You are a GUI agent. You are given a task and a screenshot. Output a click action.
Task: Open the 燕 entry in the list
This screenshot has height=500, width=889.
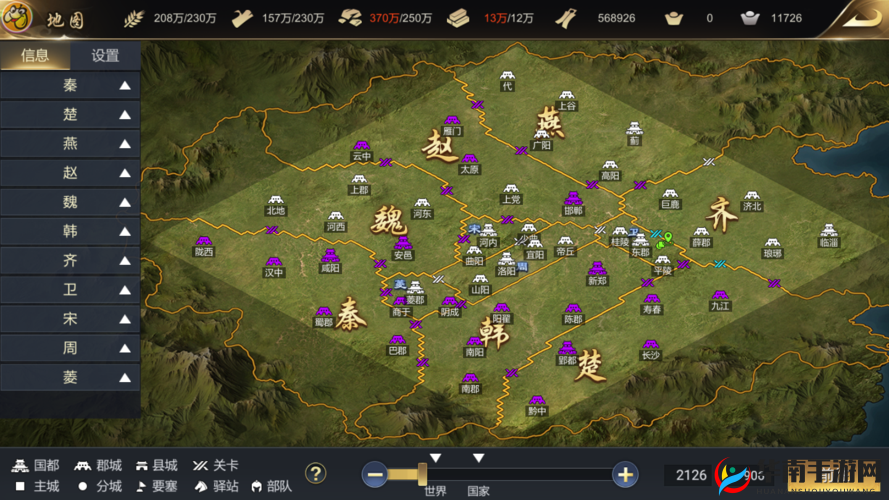click(70, 144)
